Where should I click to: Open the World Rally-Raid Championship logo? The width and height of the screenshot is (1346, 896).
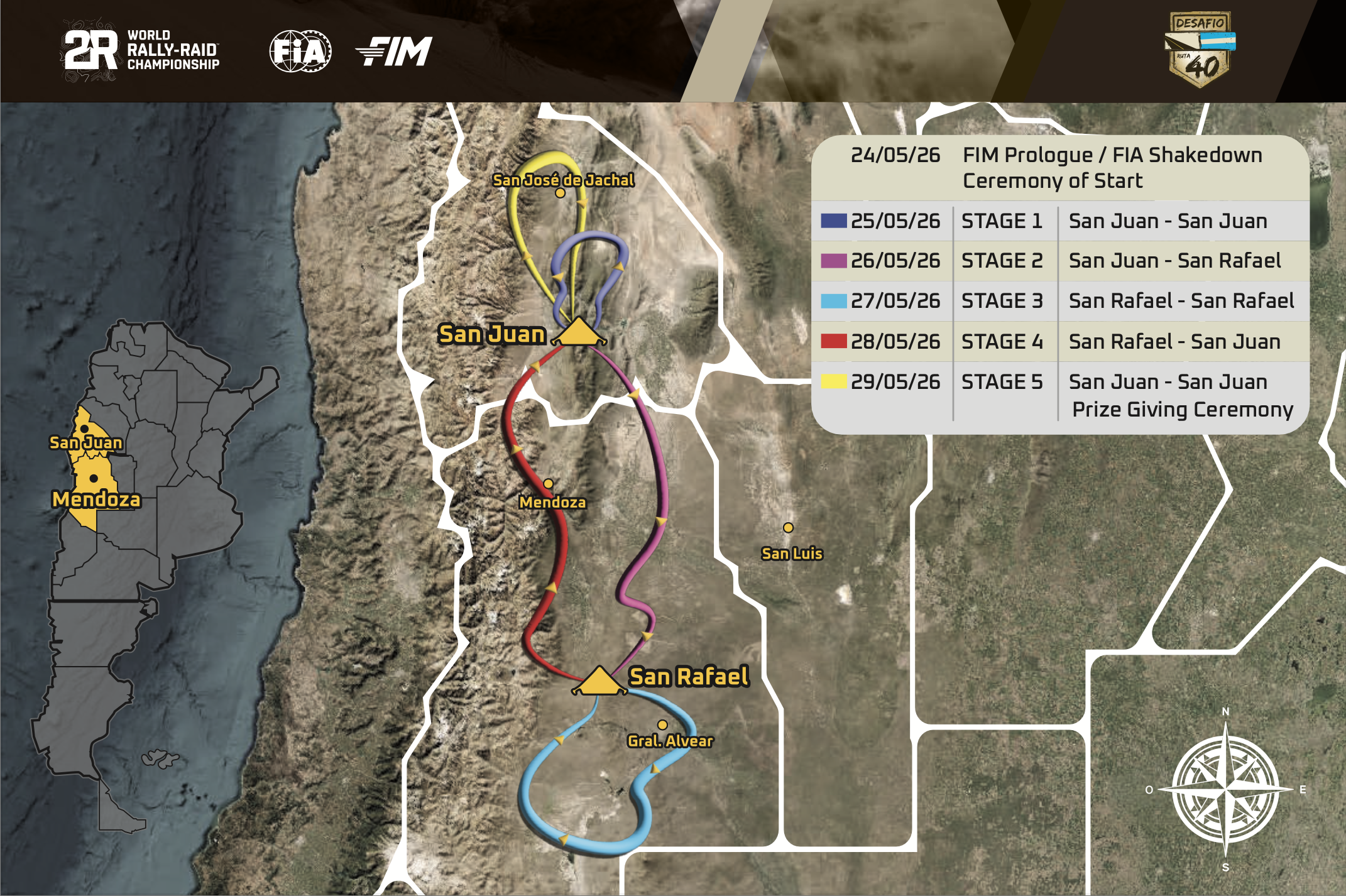click(142, 50)
